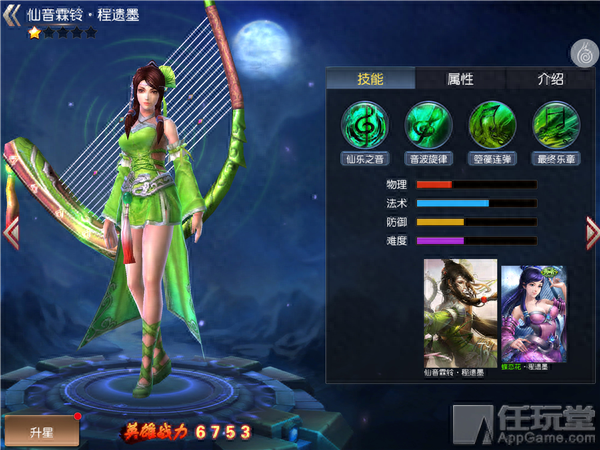Choose the 最终乐章 skill icon

[556, 124]
